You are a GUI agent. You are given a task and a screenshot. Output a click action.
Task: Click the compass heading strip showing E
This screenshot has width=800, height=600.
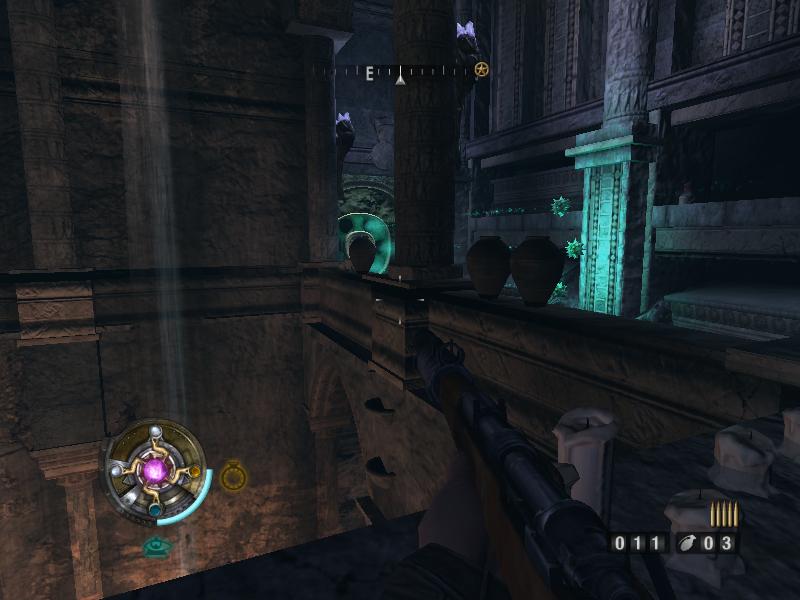(395, 72)
